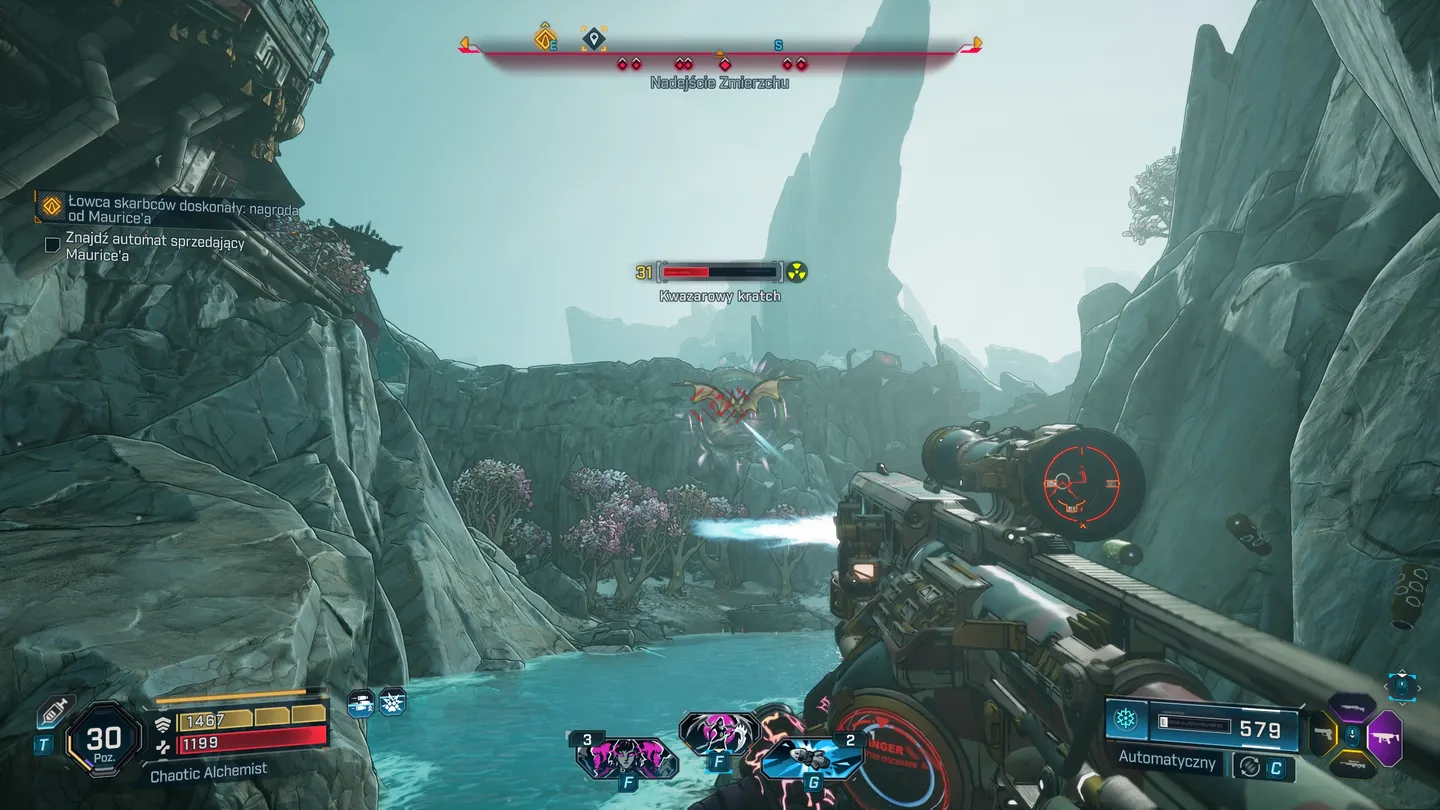This screenshot has height=810, width=1440.
Task: Select the pistol weapon slot icon
Action: coord(1325,734)
